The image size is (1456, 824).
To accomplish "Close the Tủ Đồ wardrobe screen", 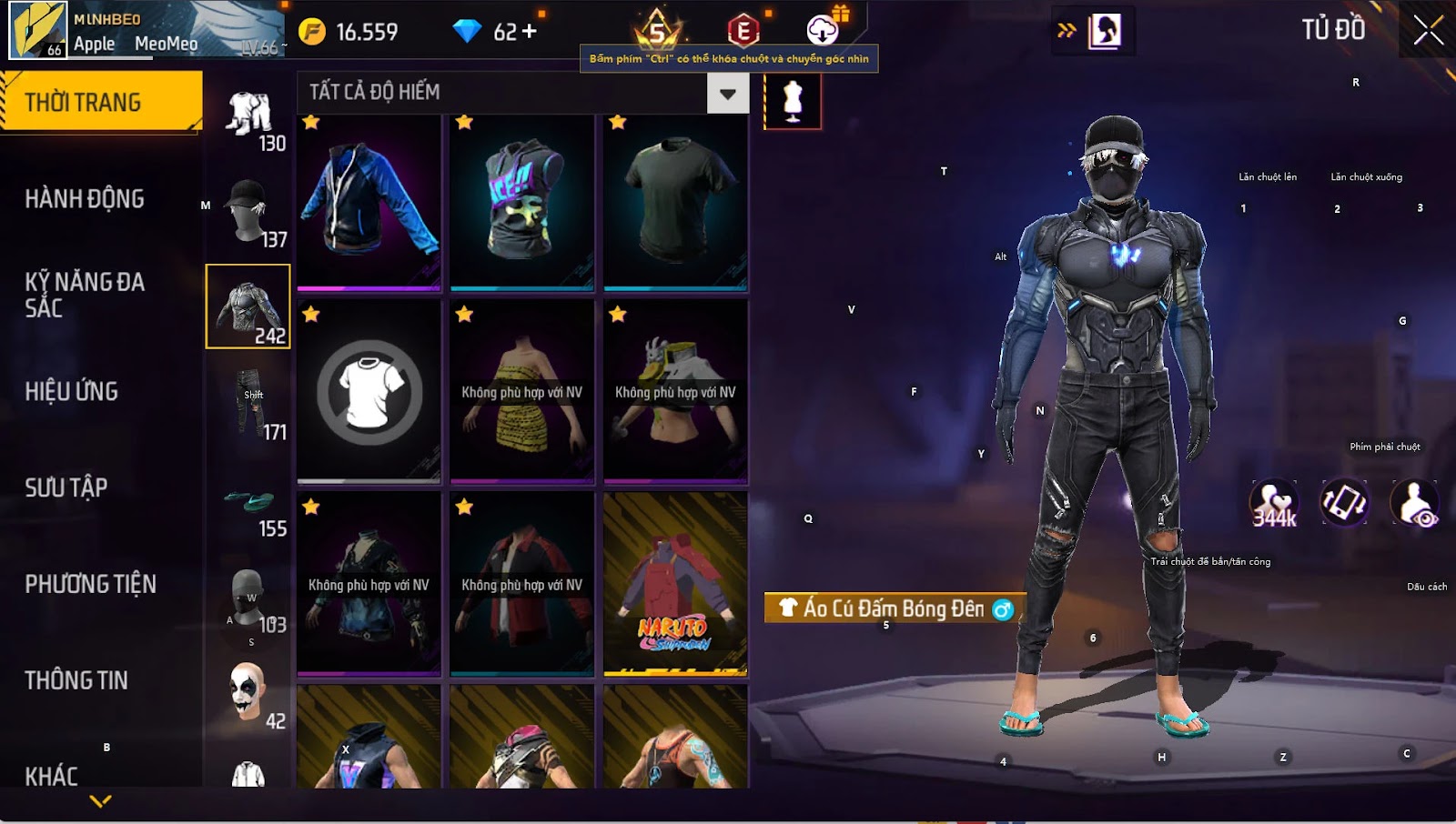I will tap(1428, 31).
